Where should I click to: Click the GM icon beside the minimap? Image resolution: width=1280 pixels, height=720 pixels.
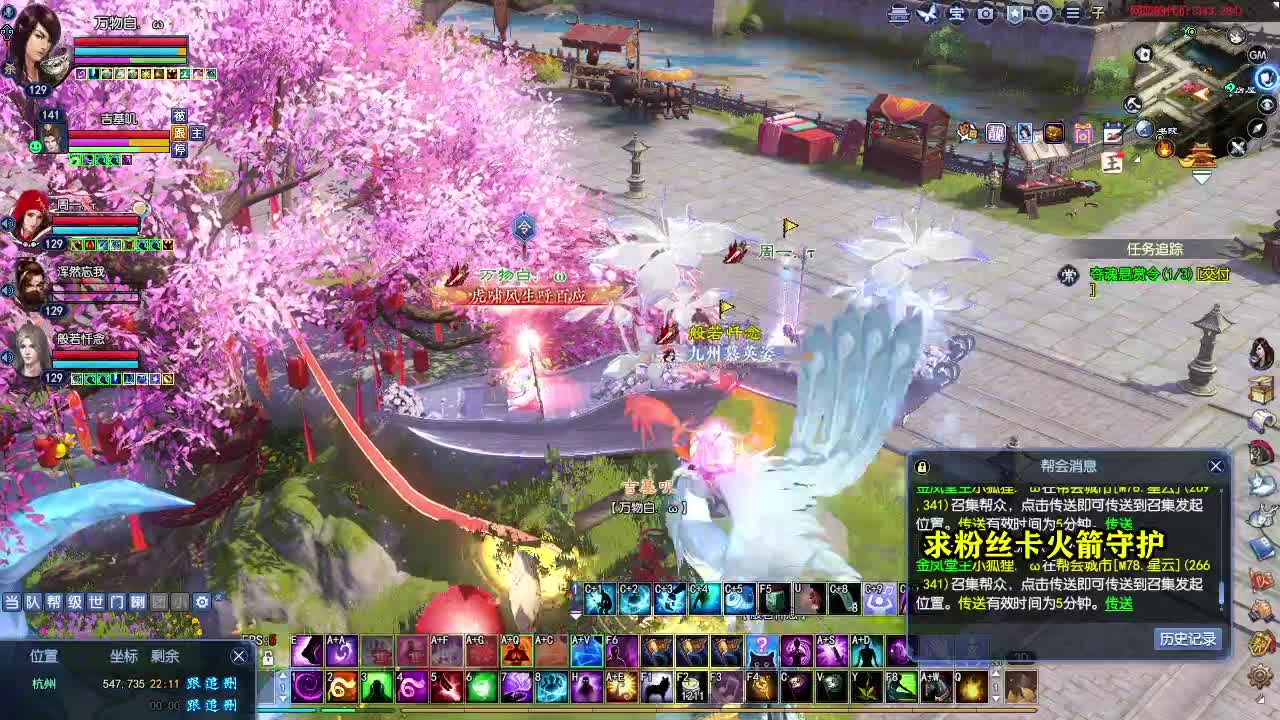coord(1257,55)
